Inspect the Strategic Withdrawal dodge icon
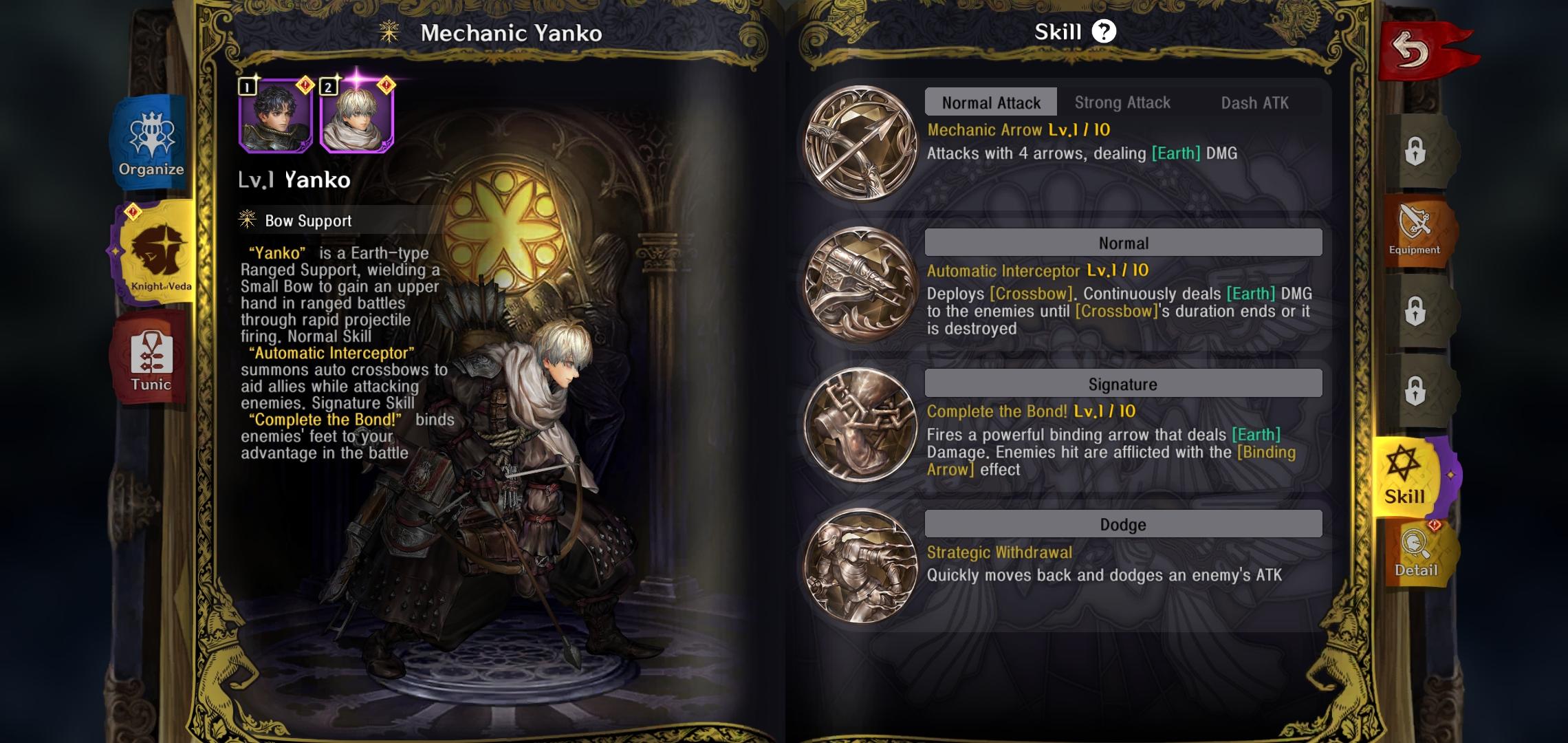 click(x=860, y=566)
